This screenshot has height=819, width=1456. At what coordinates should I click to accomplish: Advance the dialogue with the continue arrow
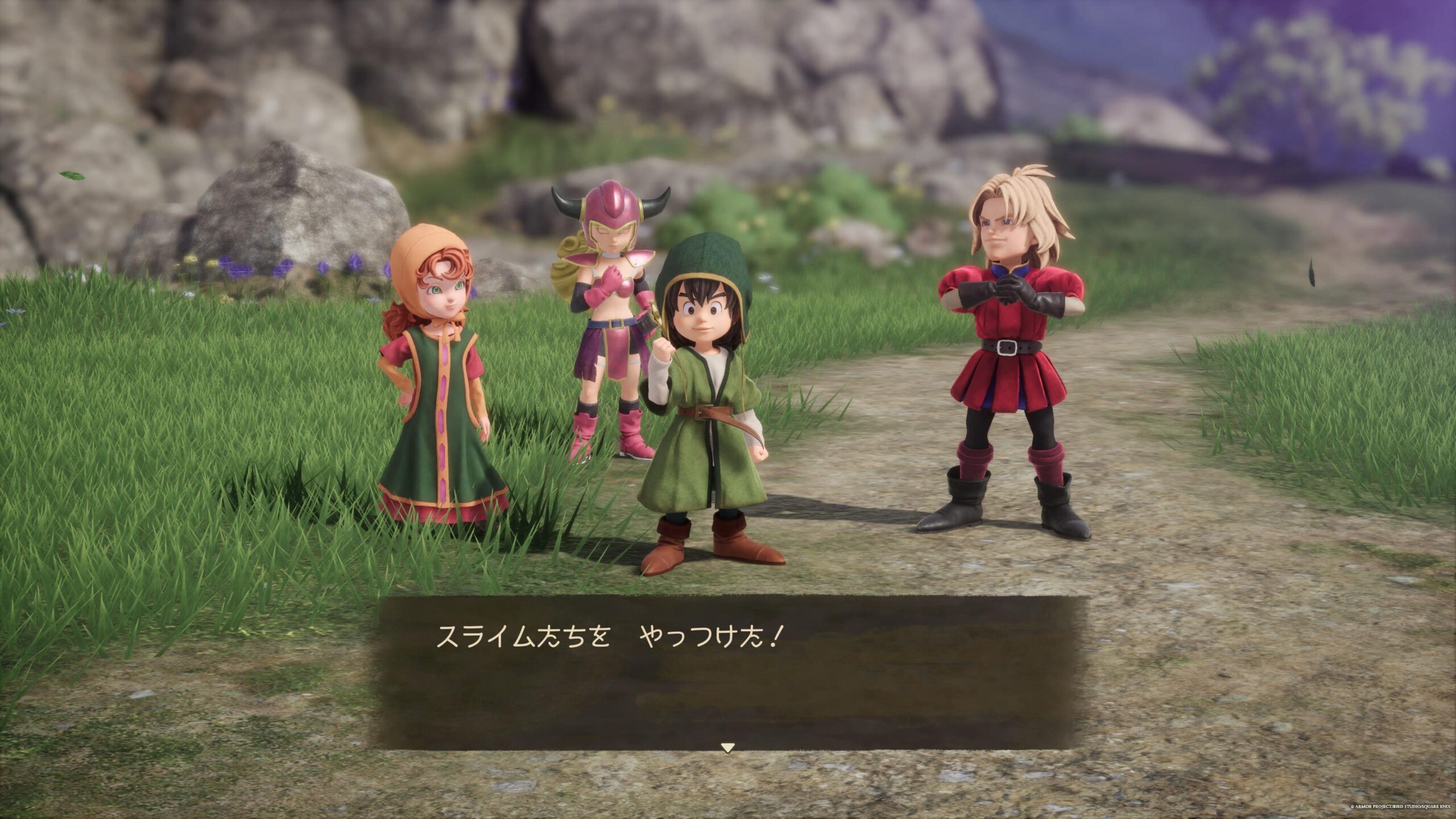(x=727, y=748)
